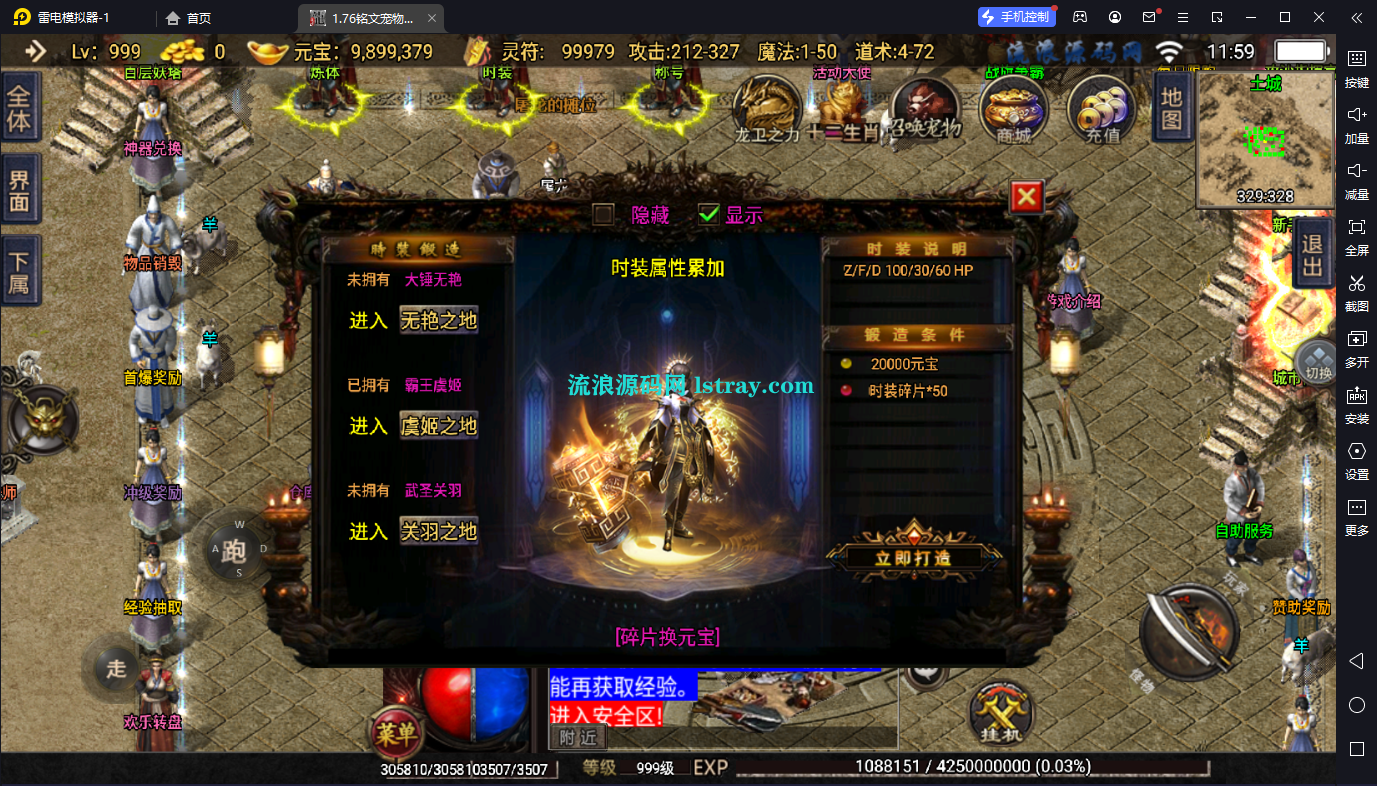
Task: Enter the 无艳之地 area
Action: [438, 321]
